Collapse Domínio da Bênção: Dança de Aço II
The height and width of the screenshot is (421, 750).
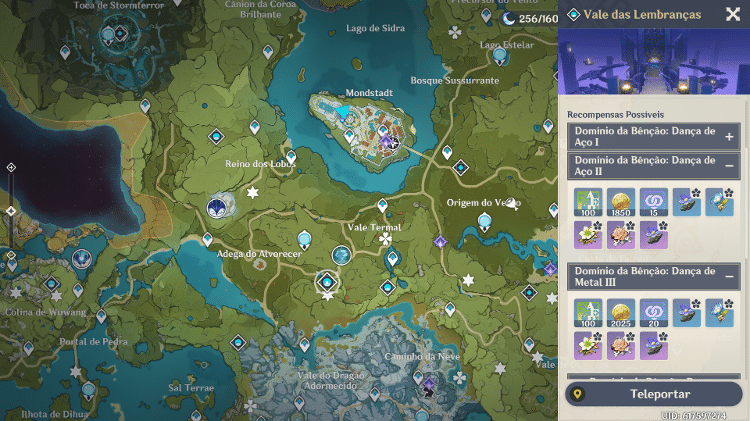click(730, 165)
